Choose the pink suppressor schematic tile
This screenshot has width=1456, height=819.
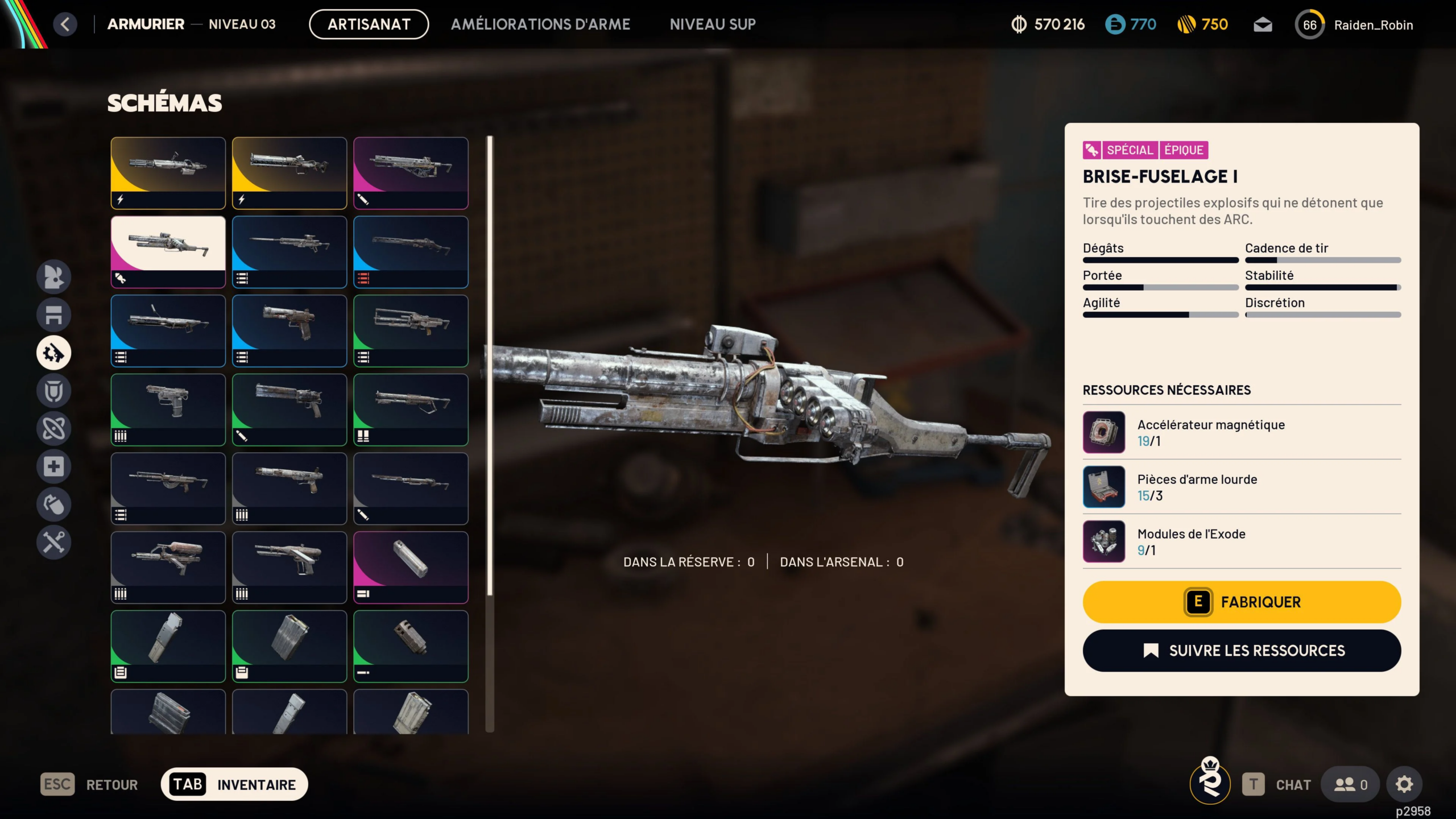[411, 567]
